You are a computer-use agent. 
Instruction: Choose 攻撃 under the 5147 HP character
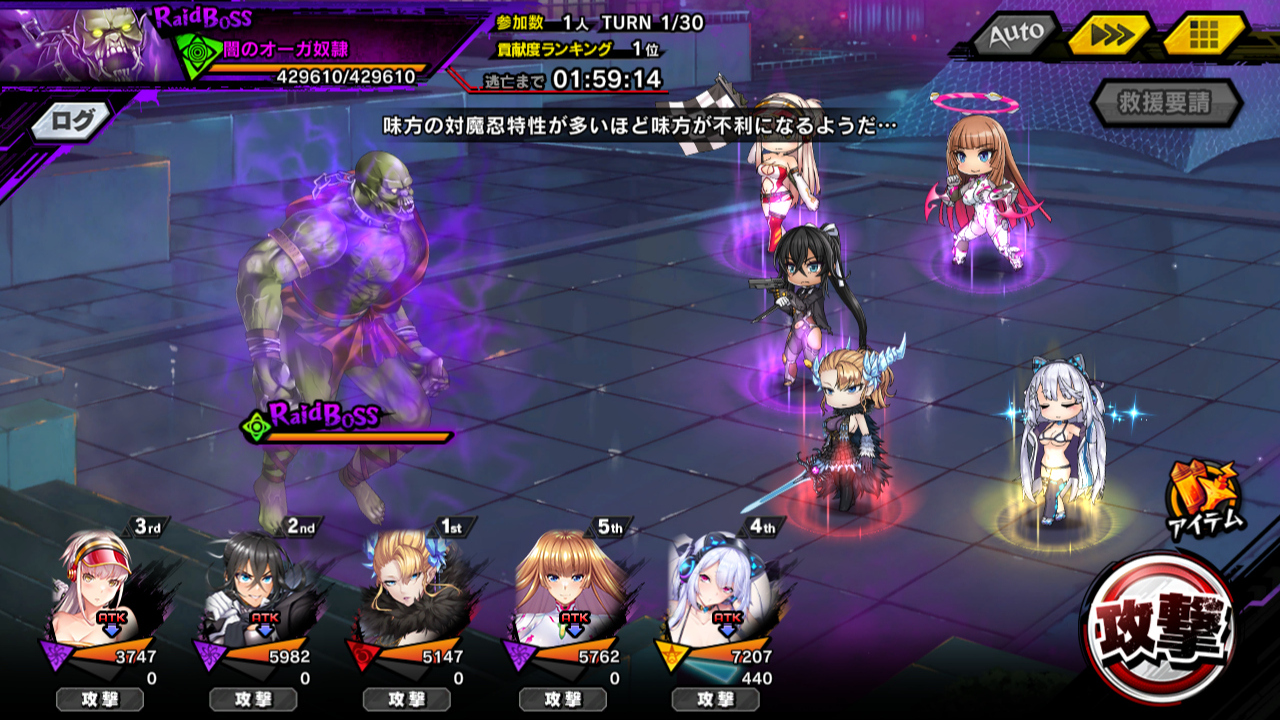(x=408, y=699)
